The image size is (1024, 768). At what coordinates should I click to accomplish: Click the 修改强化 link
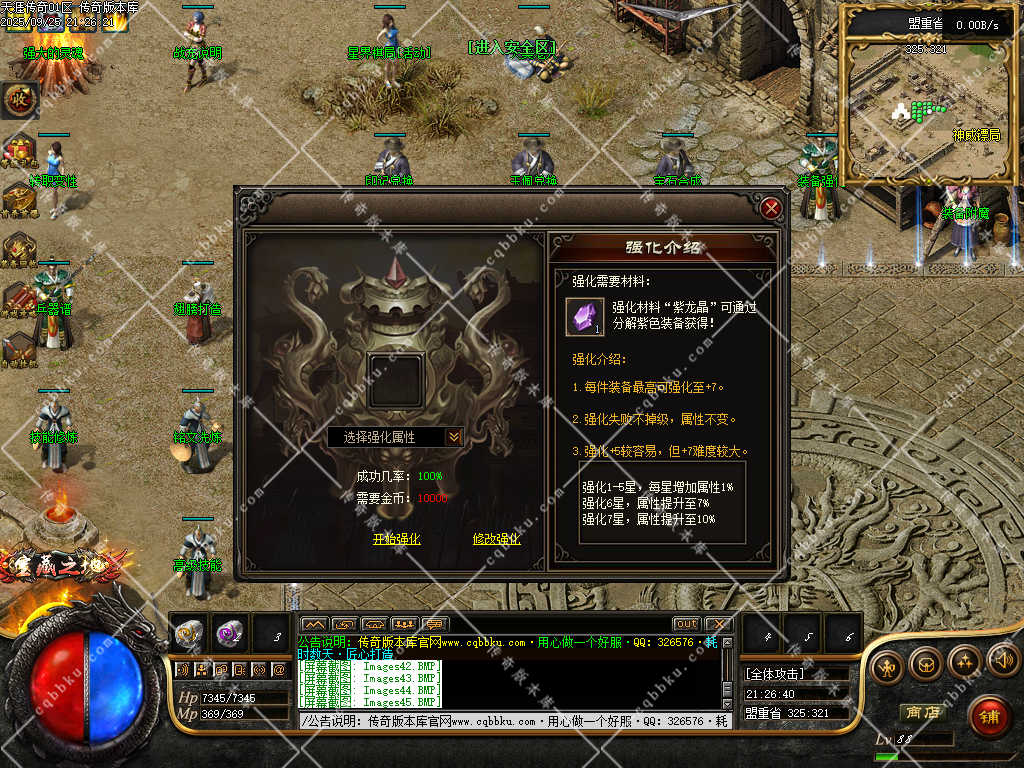[x=496, y=539]
